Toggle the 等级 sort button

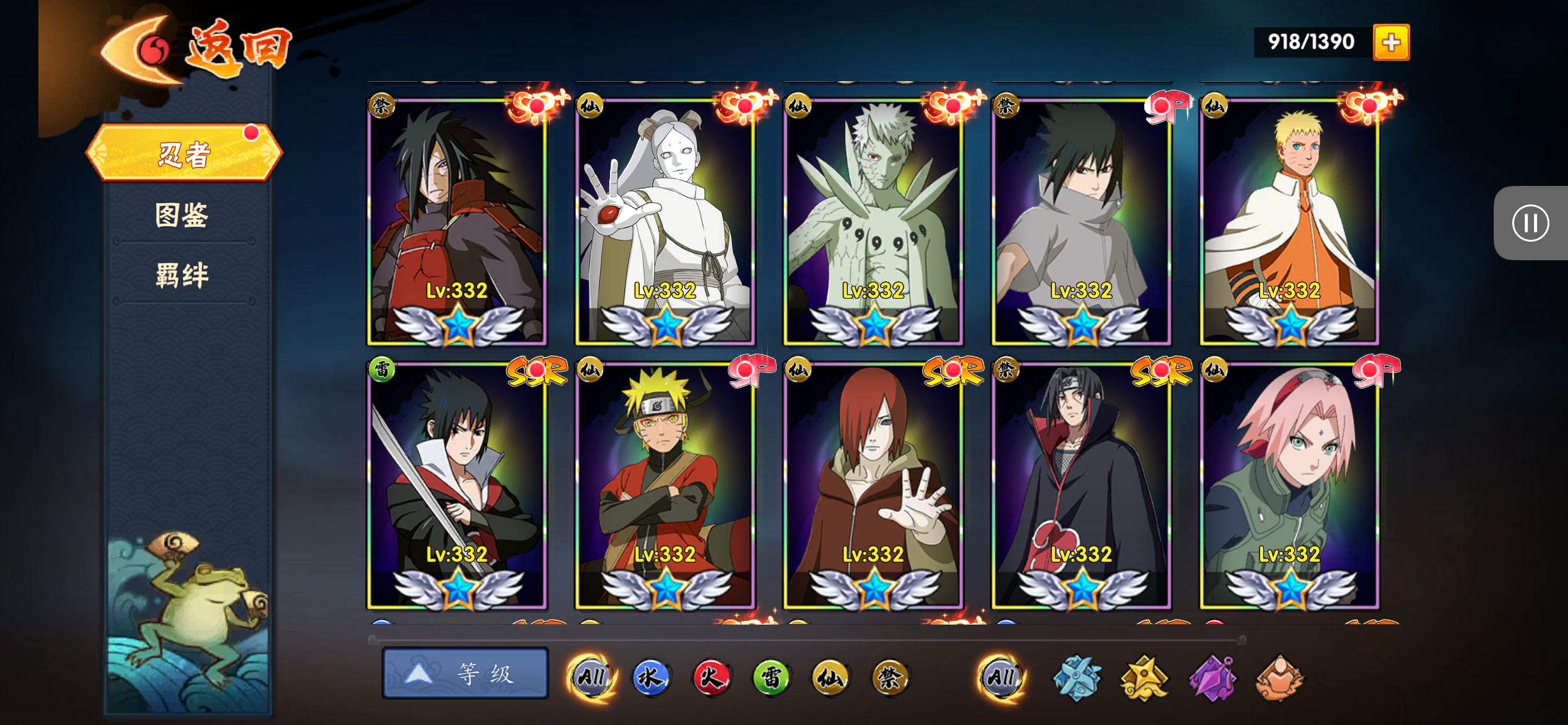[465, 674]
